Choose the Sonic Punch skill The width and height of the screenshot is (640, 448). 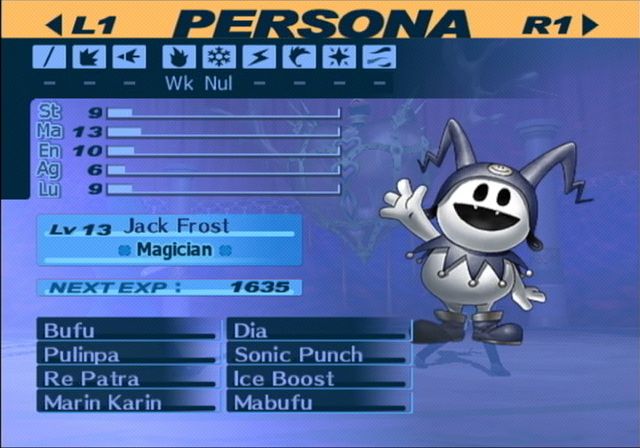tap(318, 354)
